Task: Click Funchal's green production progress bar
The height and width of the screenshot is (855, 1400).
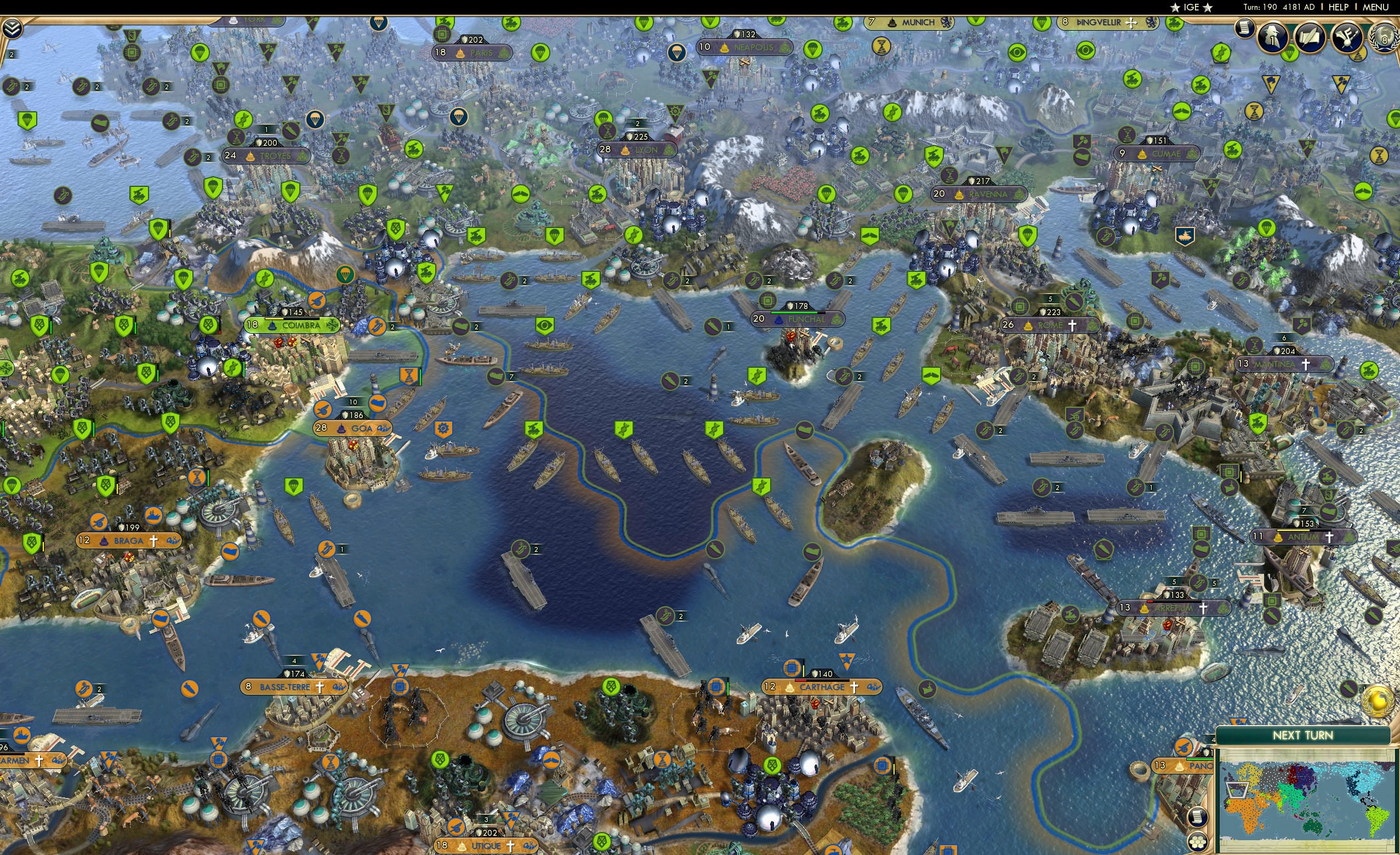Action: coord(794,313)
